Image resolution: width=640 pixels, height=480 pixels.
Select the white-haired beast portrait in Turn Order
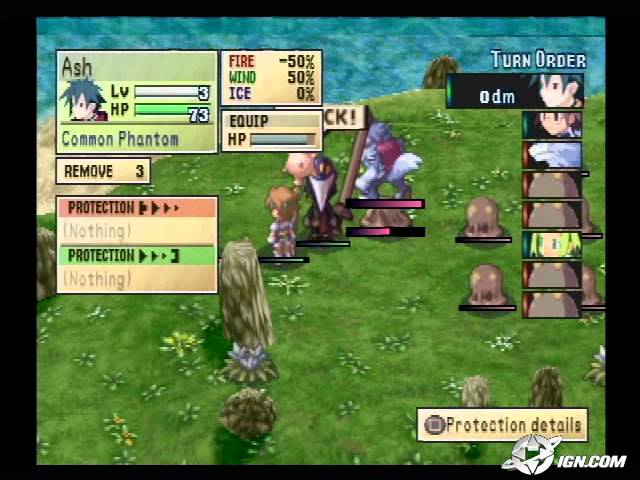[x=552, y=155]
